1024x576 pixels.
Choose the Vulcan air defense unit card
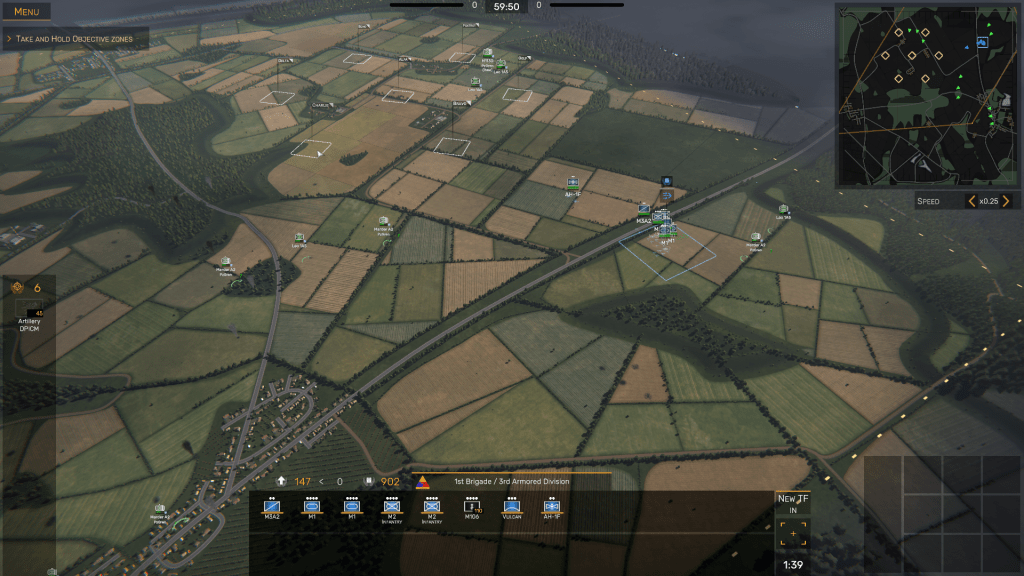pyautogui.click(x=512, y=506)
